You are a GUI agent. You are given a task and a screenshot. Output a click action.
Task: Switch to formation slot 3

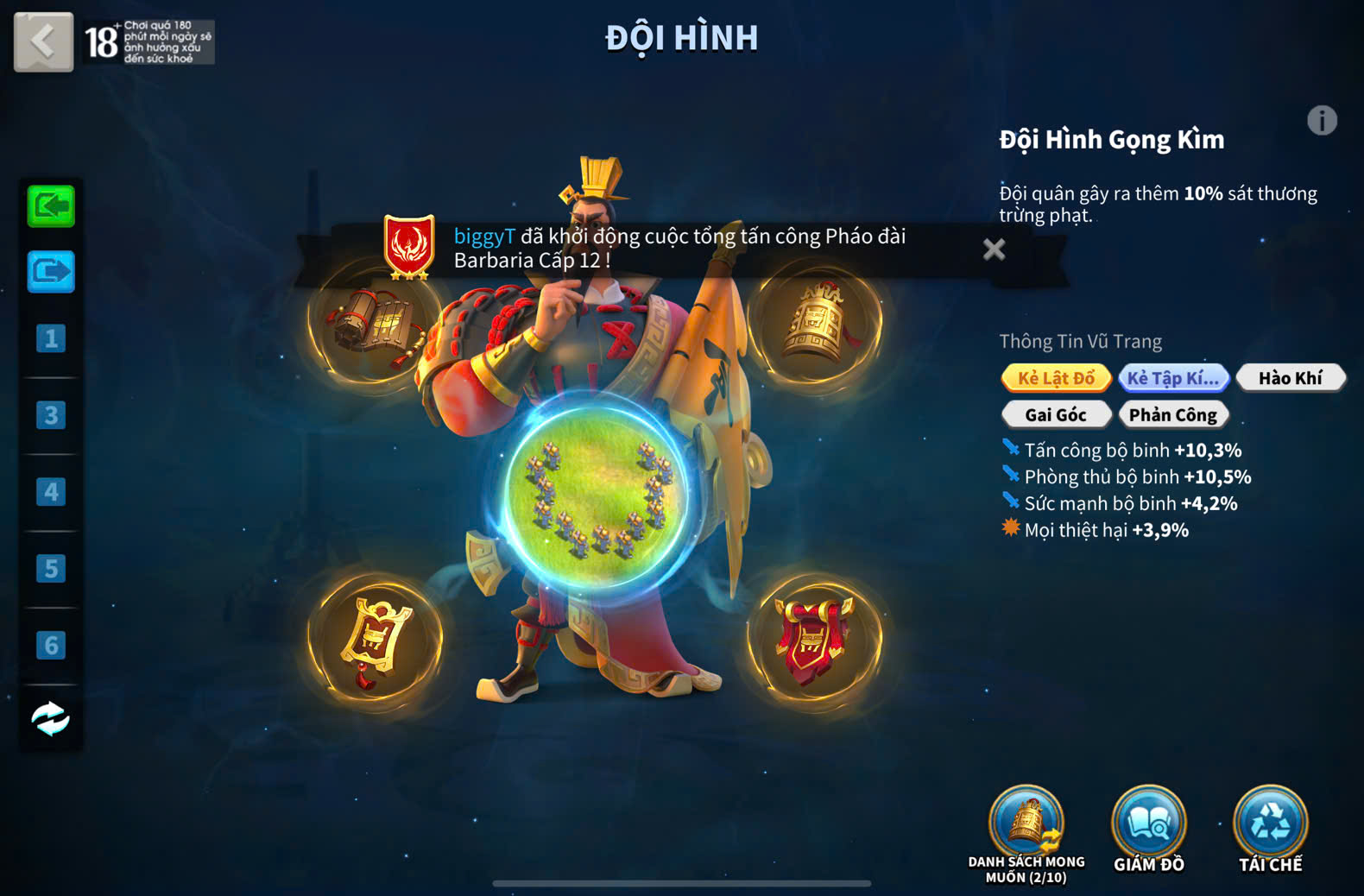pos(51,415)
